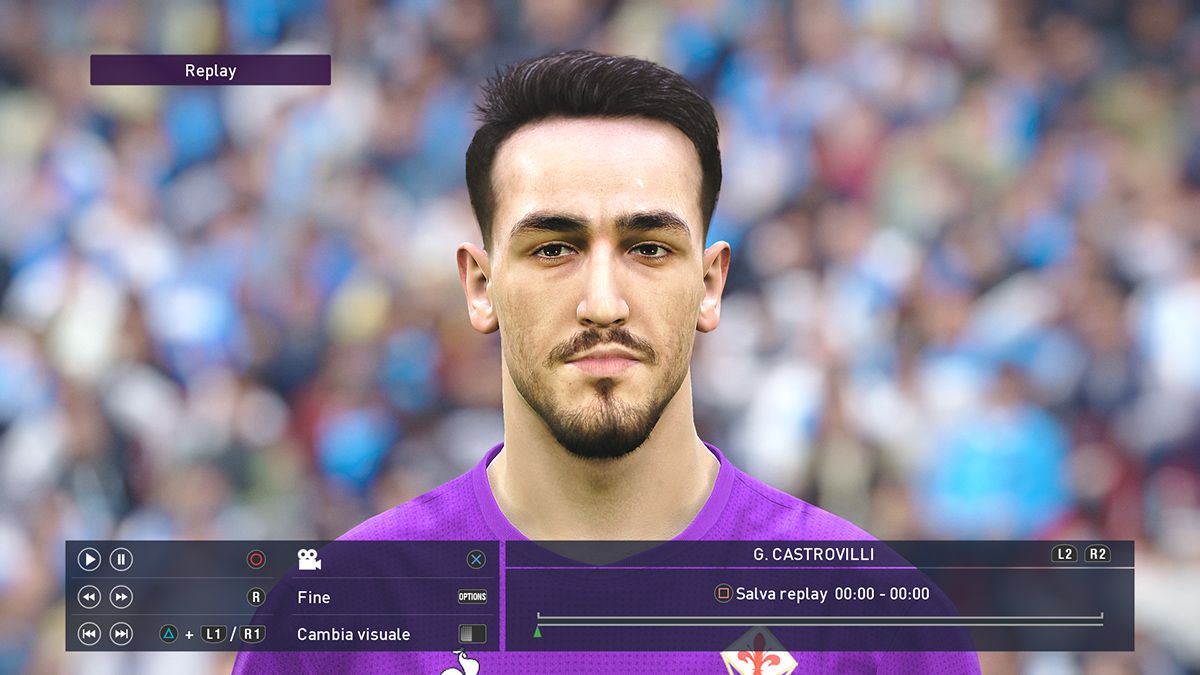Skip to the replay start
The height and width of the screenshot is (675, 1200).
89,633
